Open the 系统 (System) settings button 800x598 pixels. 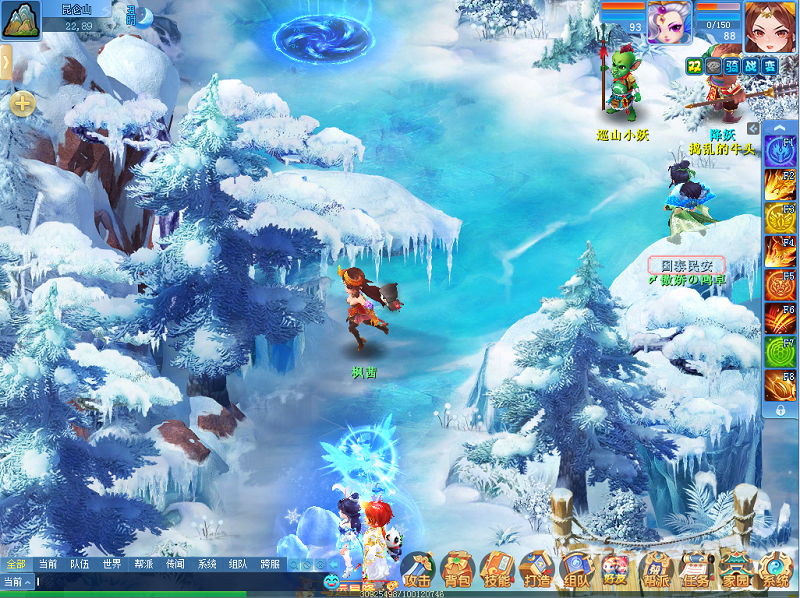tap(775, 570)
